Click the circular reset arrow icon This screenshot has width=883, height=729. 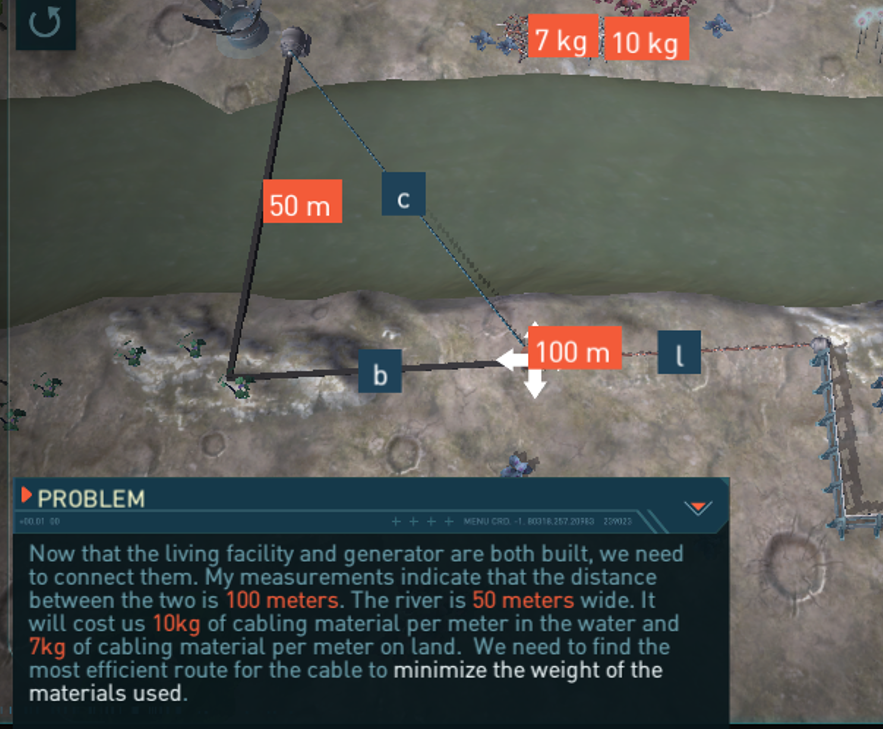(45, 22)
